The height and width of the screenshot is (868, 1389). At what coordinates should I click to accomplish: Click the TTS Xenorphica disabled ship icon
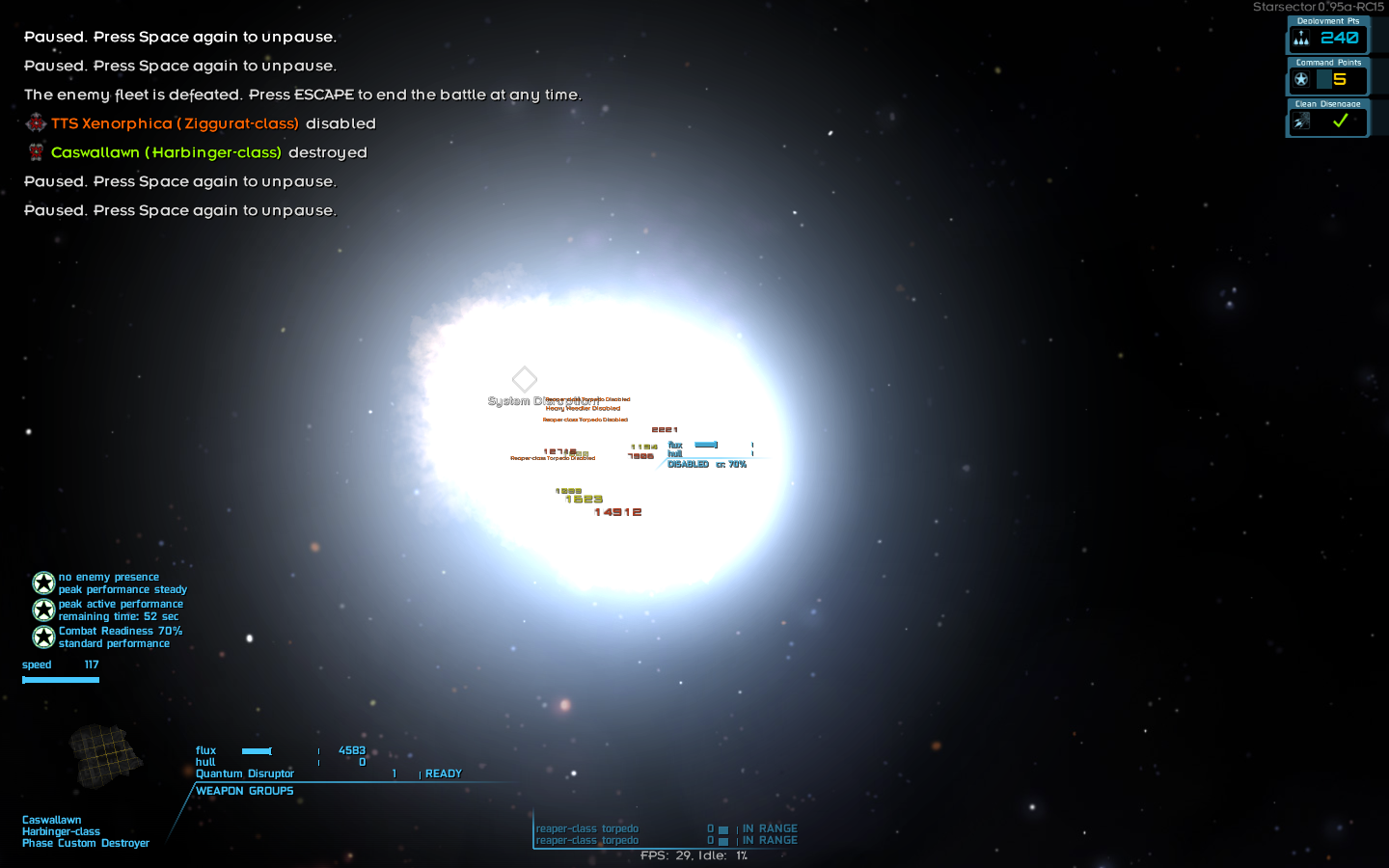pyautogui.click(x=36, y=122)
